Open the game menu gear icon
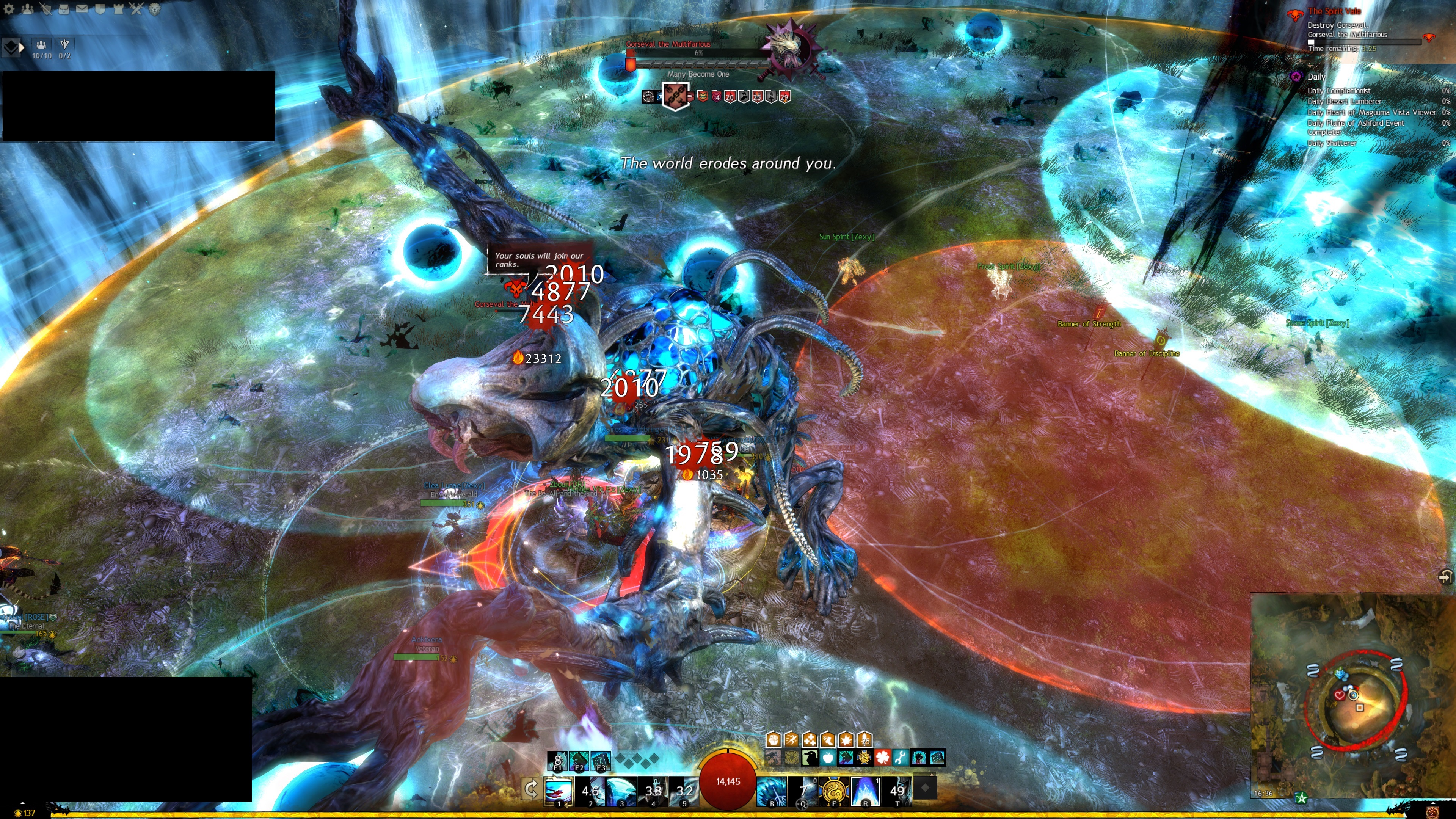The image size is (1456, 819). [9, 8]
